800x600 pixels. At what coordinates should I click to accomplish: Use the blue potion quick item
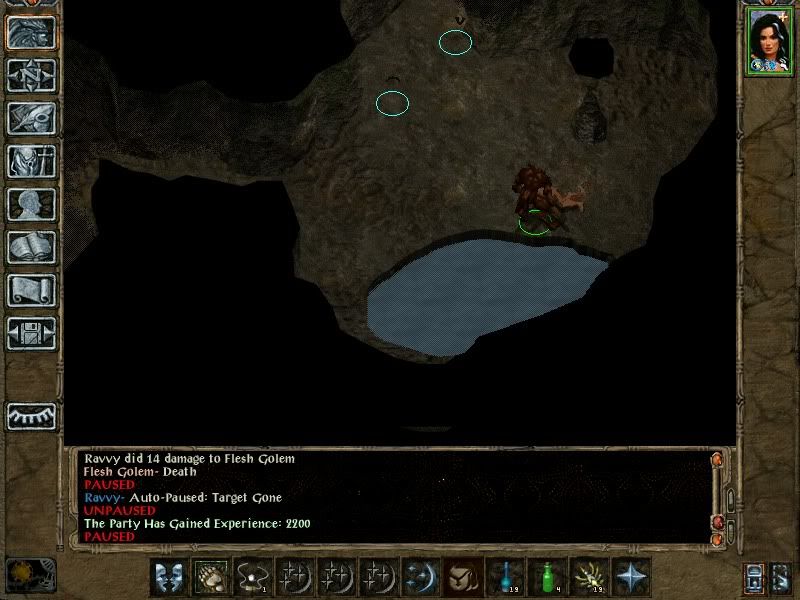coord(504,576)
